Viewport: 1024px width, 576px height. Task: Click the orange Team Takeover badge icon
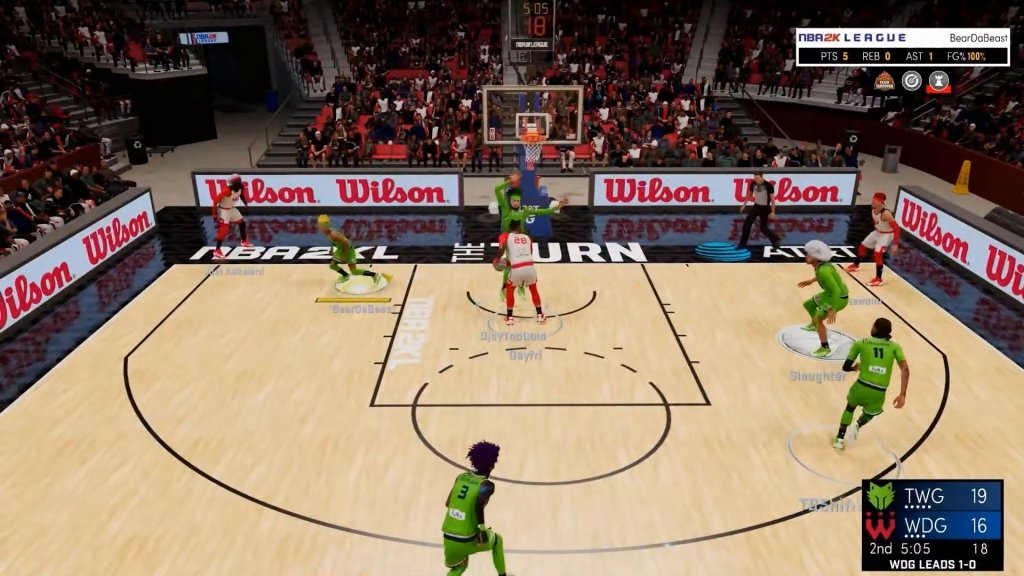coord(884,81)
